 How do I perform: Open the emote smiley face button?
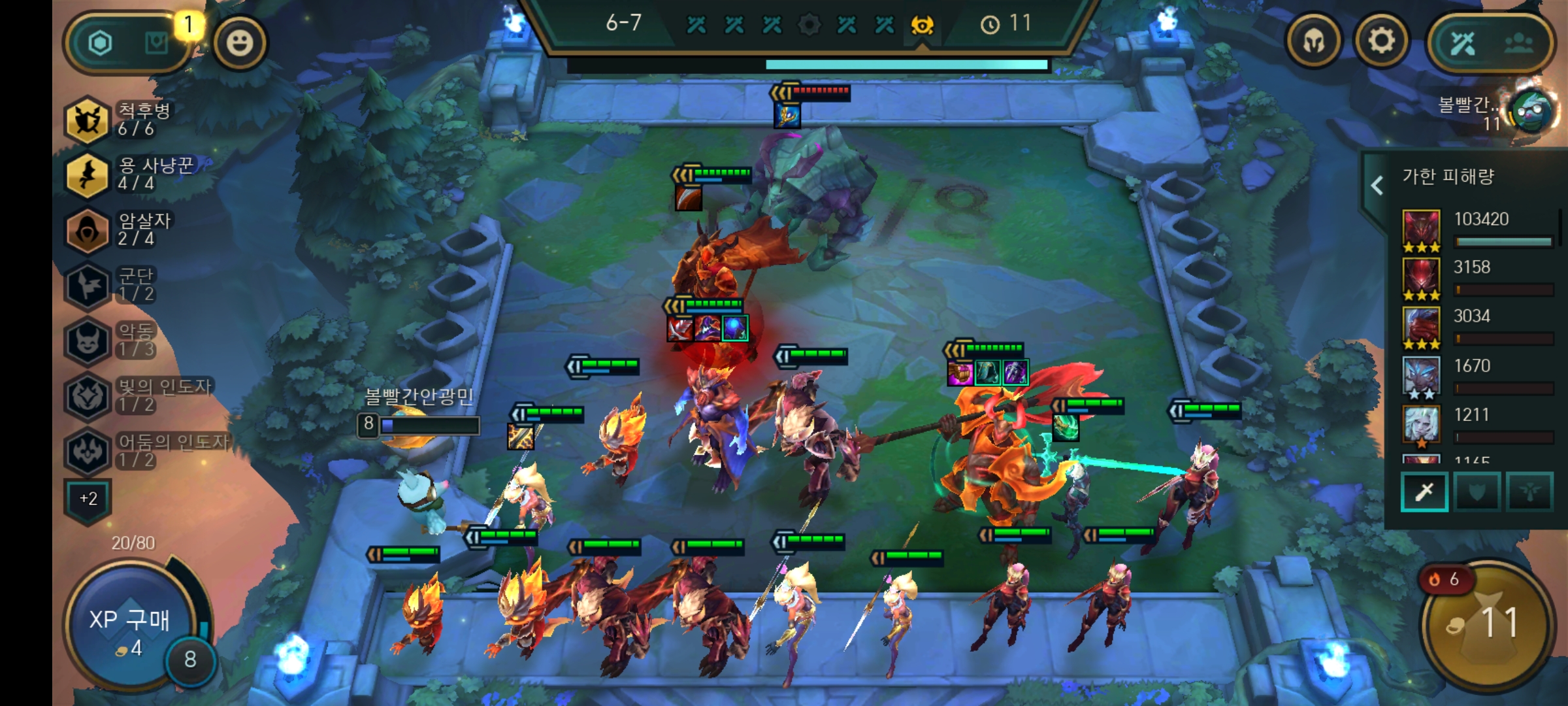(x=240, y=43)
